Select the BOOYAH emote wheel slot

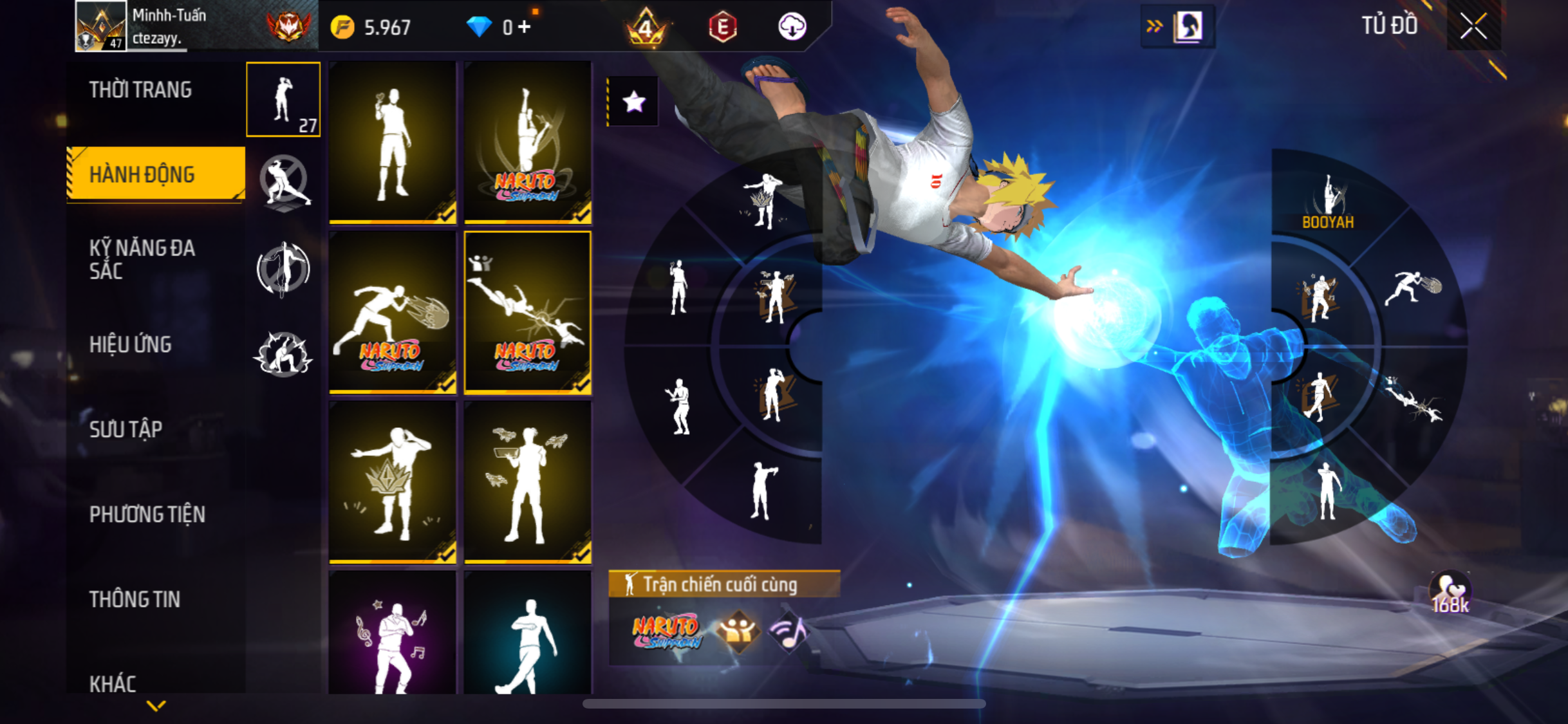(x=1328, y=201)
